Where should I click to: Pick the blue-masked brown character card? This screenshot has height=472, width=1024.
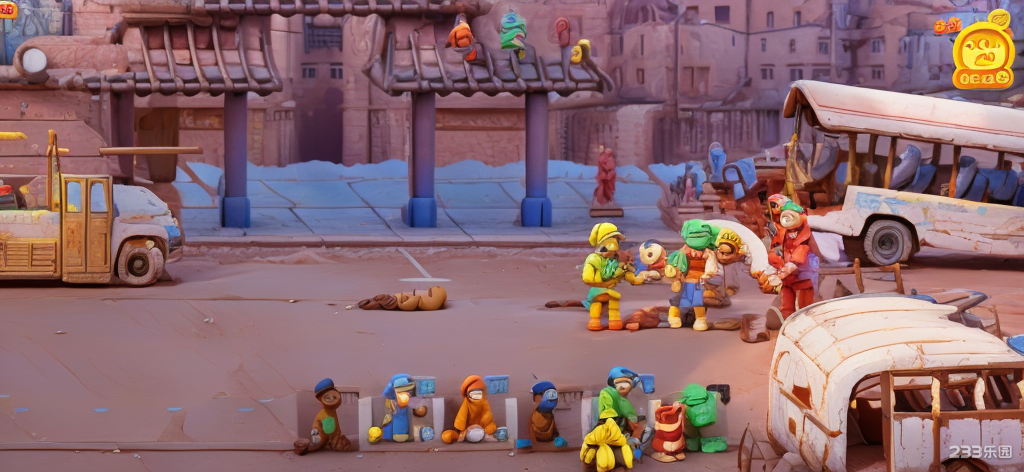pyautogui.click(x=544, y=413)
